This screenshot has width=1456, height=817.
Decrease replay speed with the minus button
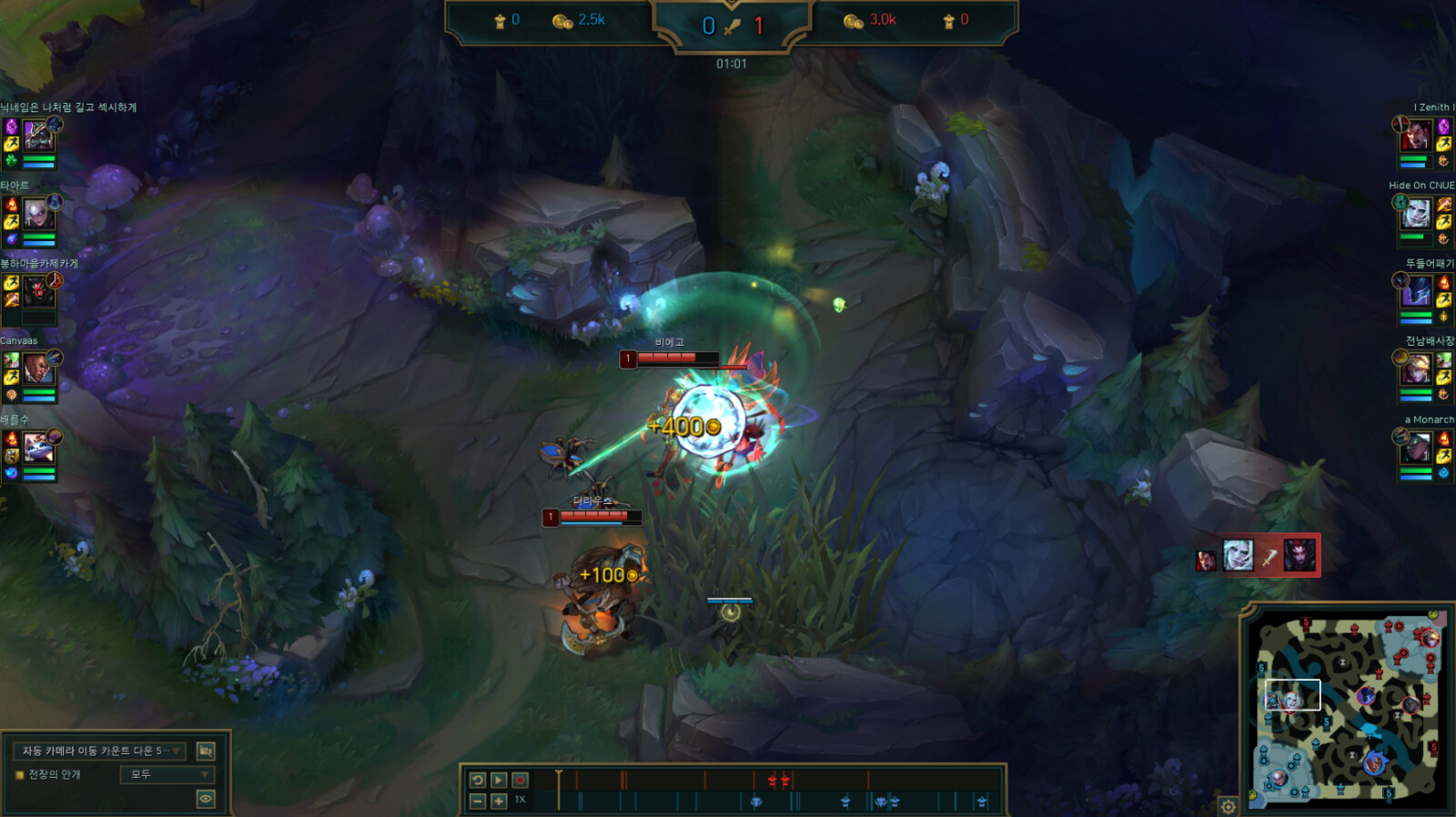point(478,801)
